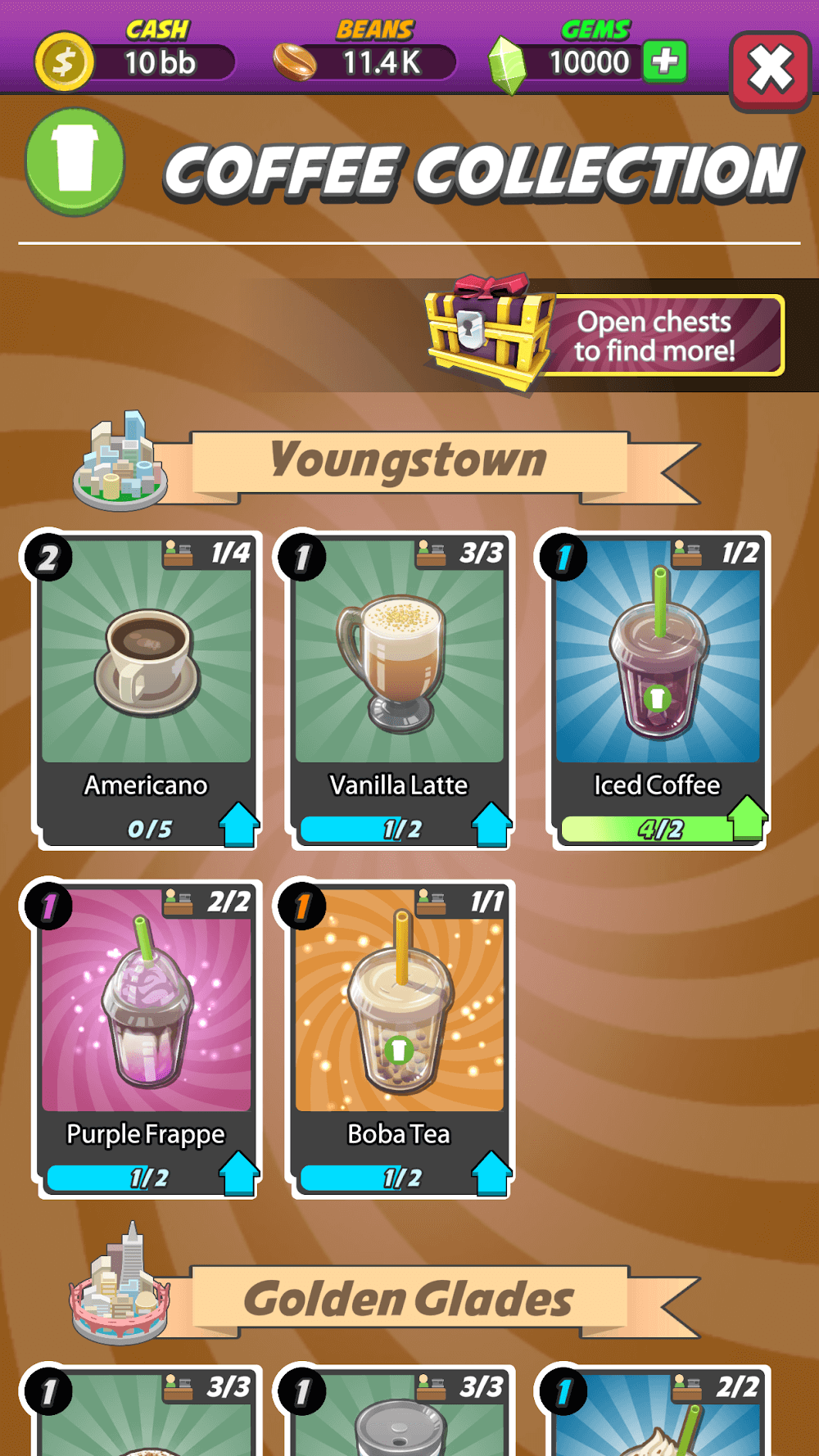Click the blue arrow on Purple Frappe
The width and height of the screenshot is (819, 1456).
point(238,1173)
